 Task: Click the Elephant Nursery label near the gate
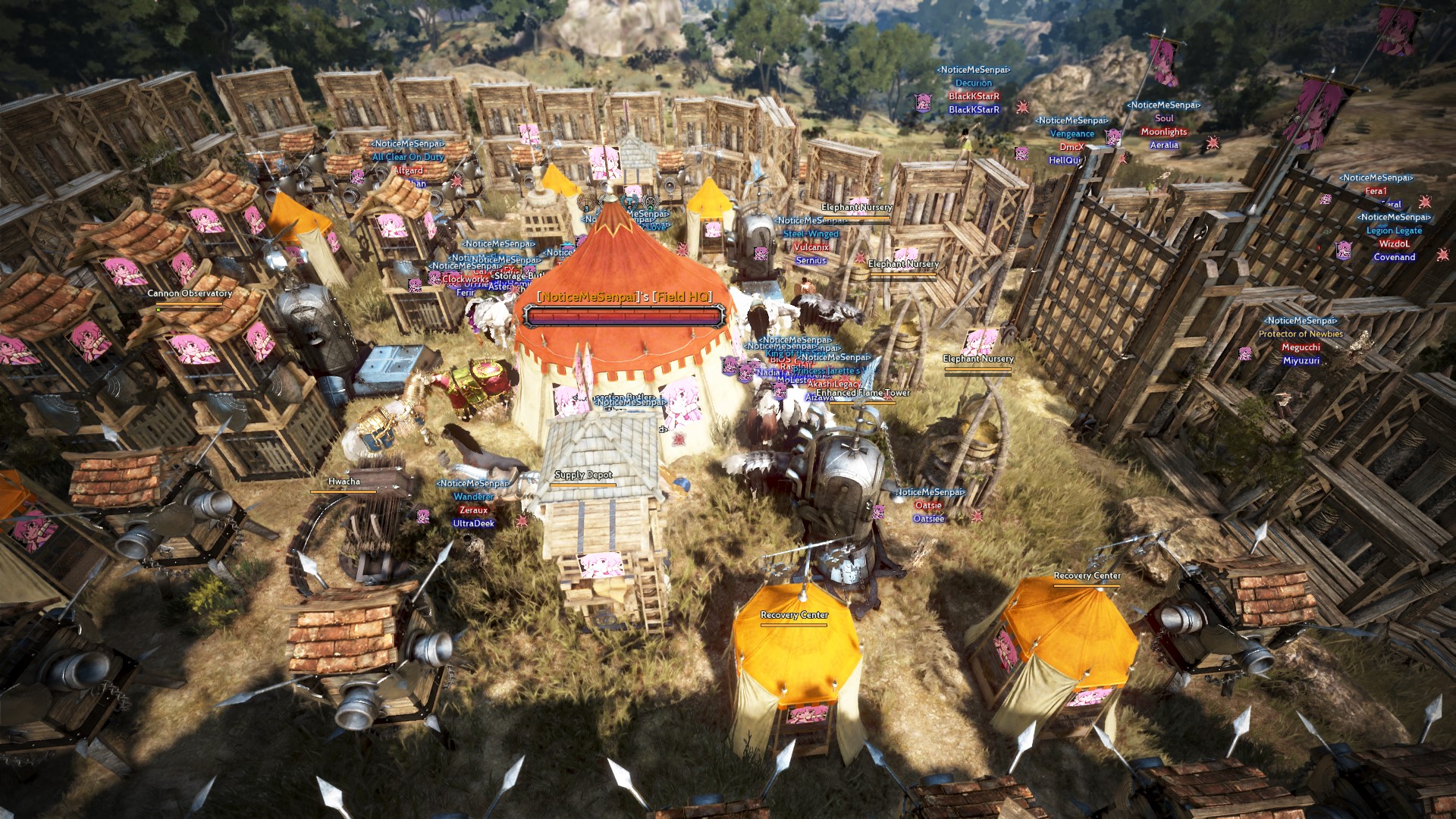pos(978,358)
